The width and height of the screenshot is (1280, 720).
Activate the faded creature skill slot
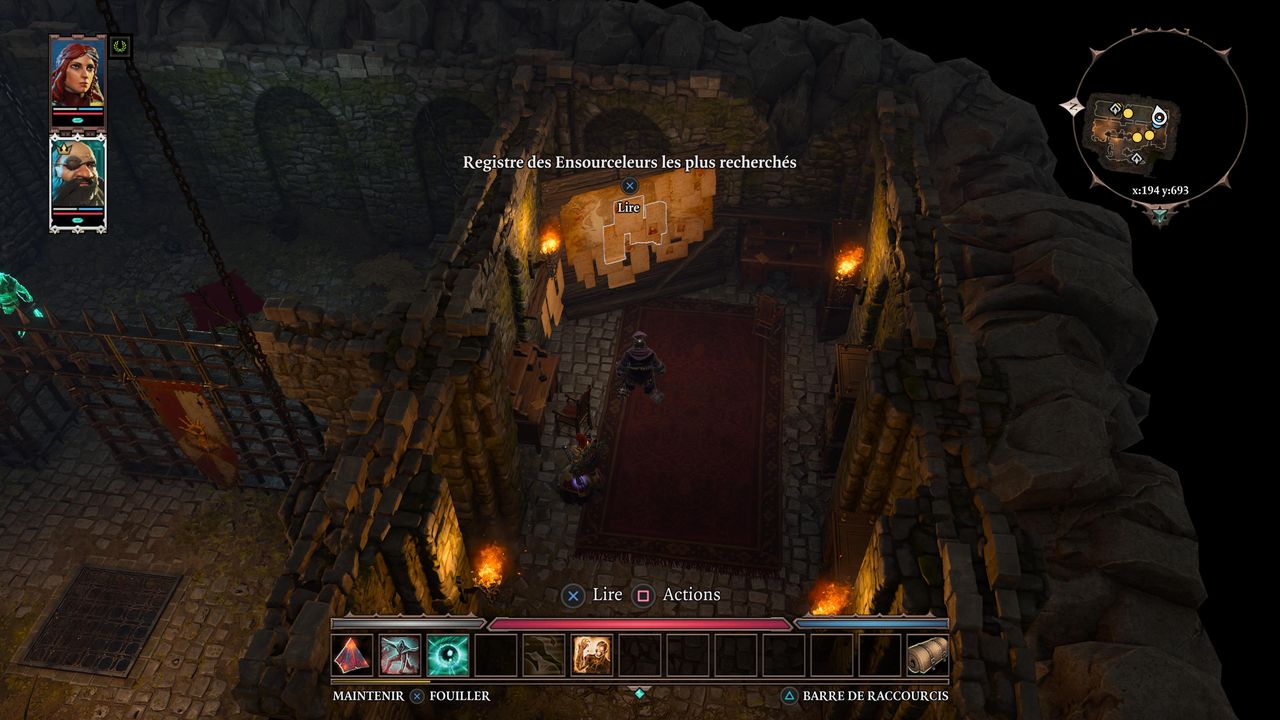click(544, 656)
